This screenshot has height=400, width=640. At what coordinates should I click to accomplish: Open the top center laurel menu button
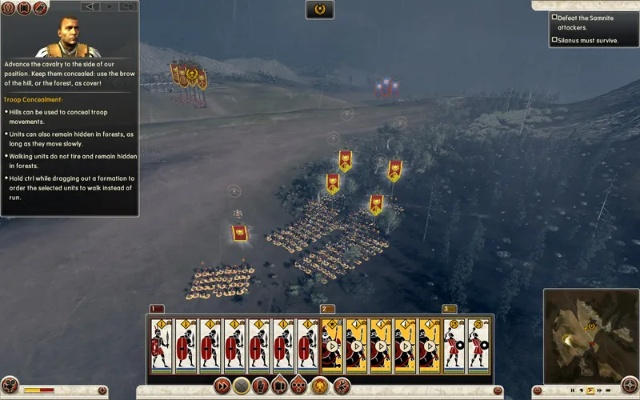[x=320, y=10]
